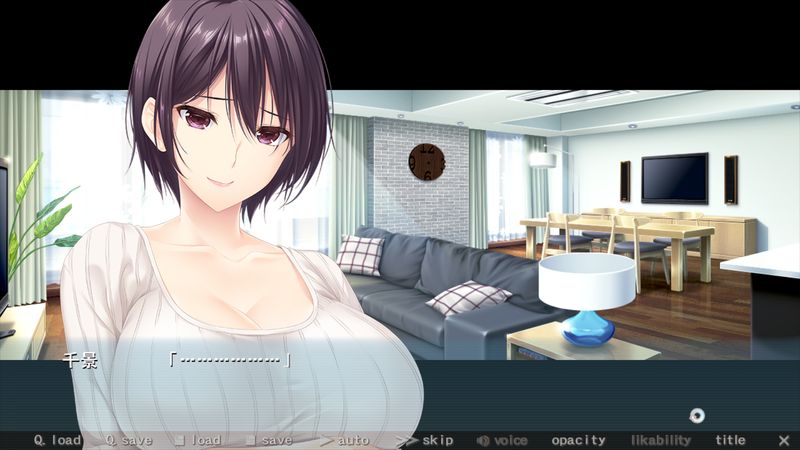Viewport: 800px width, 450px height.
Task: Adjust text box opacity setting
Action: (x=578, y=440)
